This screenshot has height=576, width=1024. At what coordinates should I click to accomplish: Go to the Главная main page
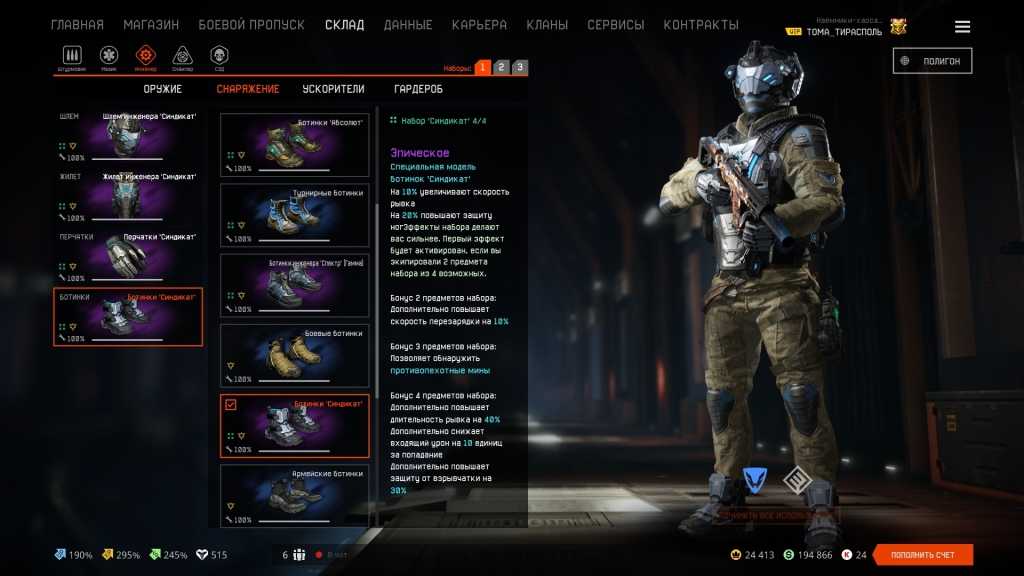point(77,25)
